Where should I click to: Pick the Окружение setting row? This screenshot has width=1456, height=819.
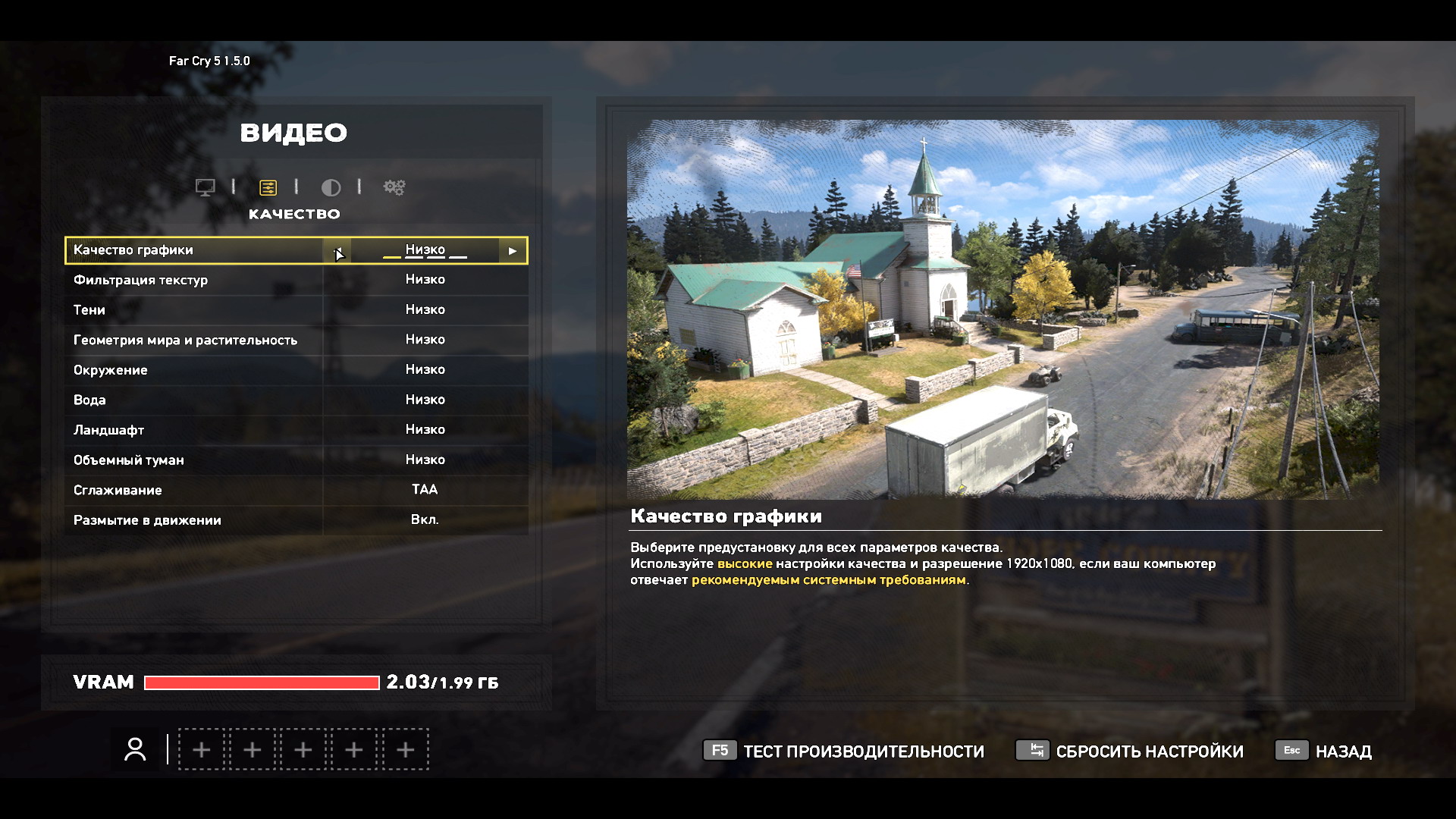click(x=296, y=370)
